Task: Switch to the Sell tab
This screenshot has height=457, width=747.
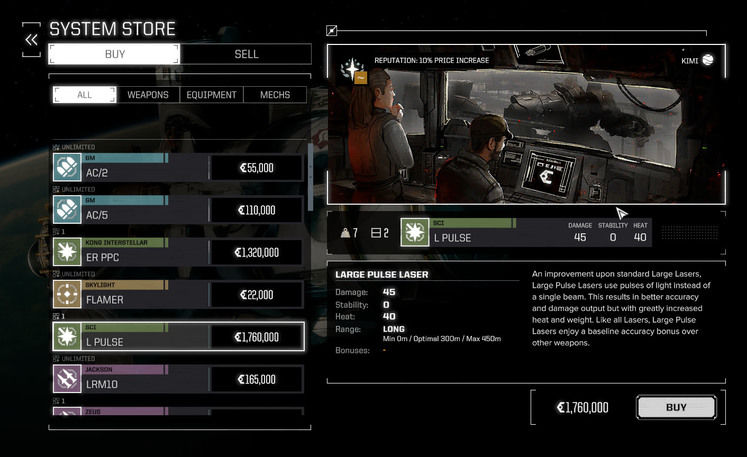Action: 246,54
